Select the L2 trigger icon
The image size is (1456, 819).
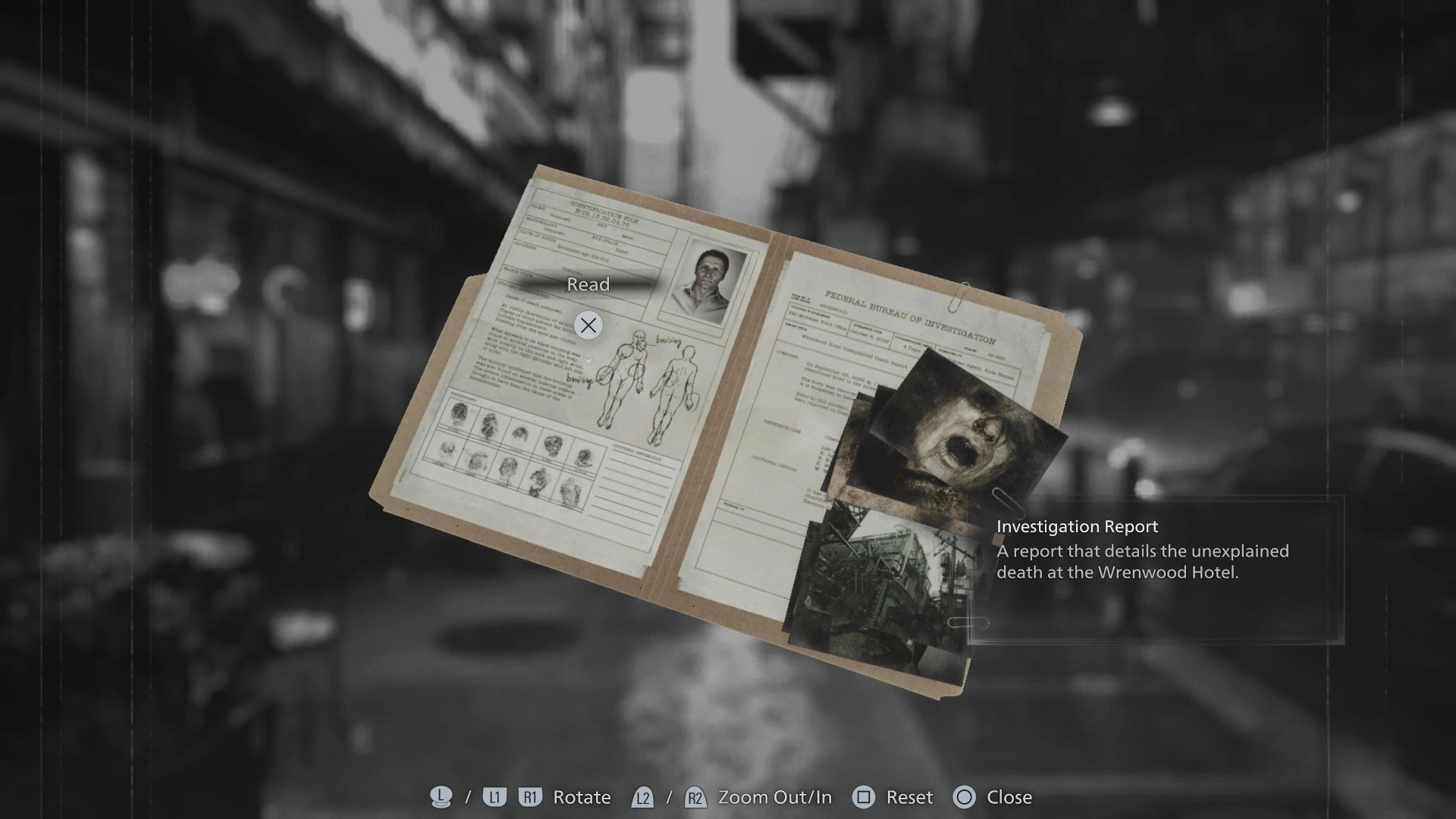click(x=642, y=797)
